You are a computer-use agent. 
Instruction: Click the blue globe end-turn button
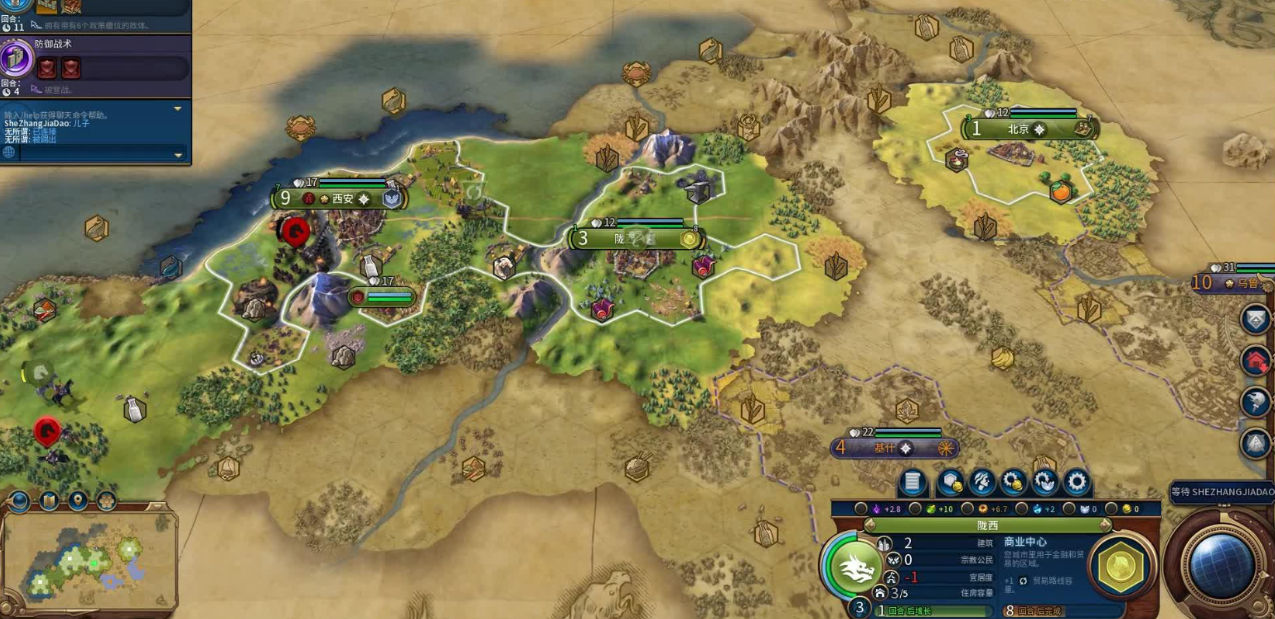tap(1222, 565)
